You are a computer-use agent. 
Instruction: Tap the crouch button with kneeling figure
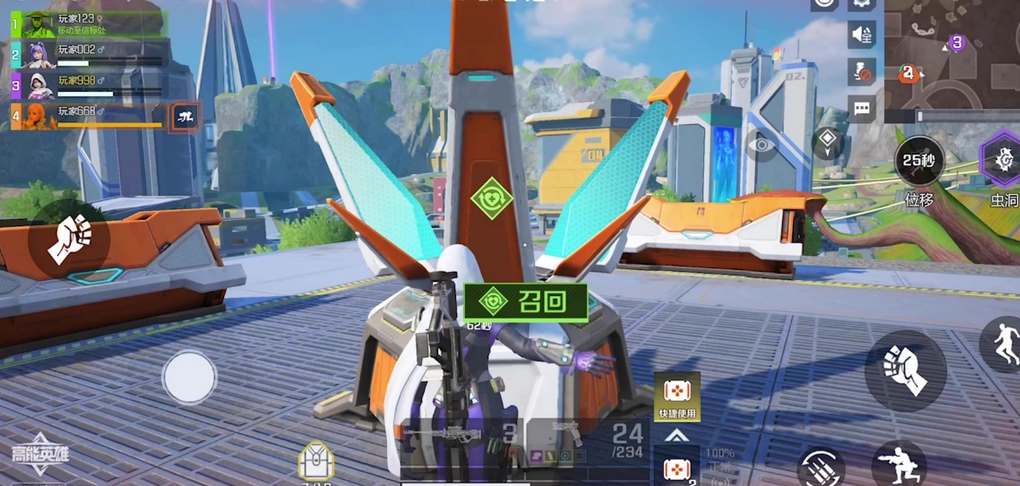pos(896,465)
